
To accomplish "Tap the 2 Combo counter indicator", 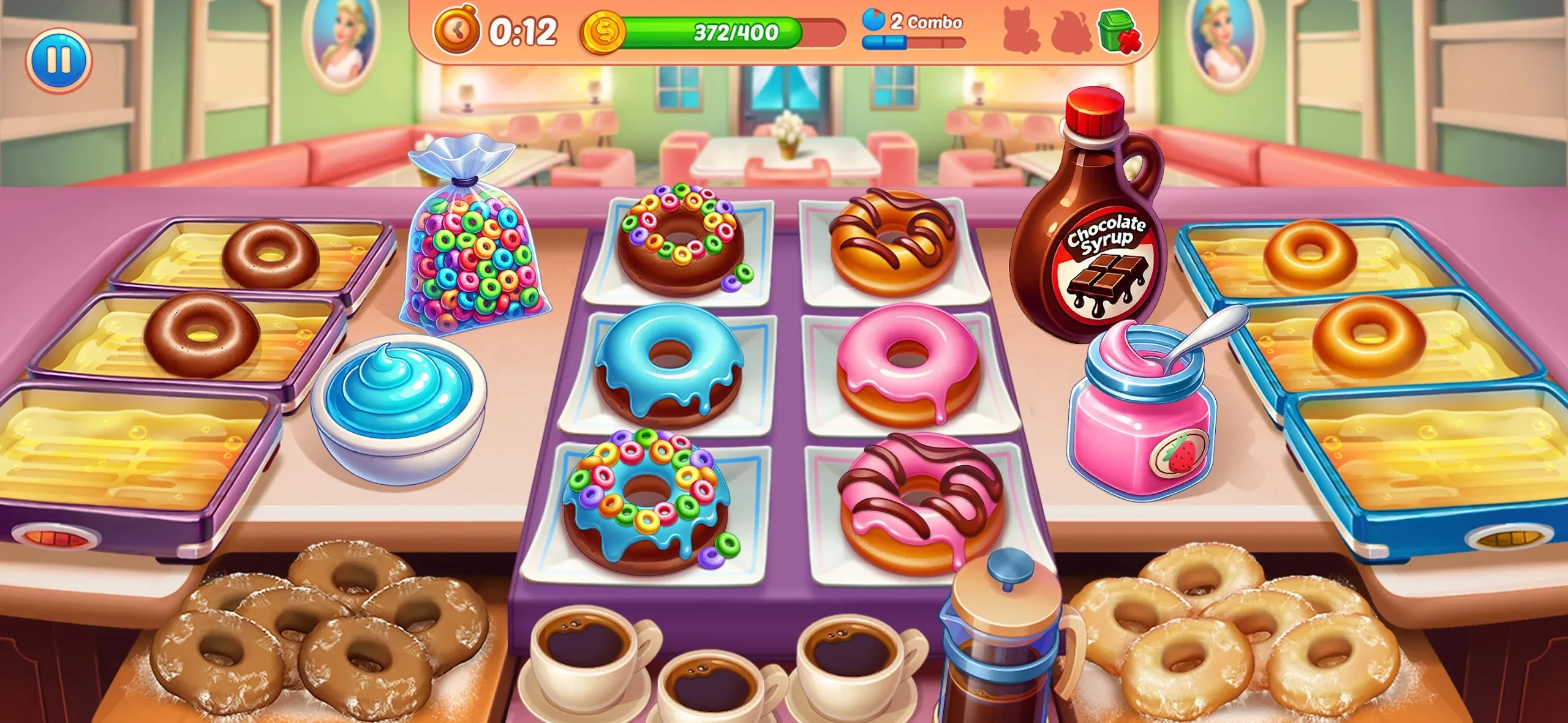I will 925,20.
